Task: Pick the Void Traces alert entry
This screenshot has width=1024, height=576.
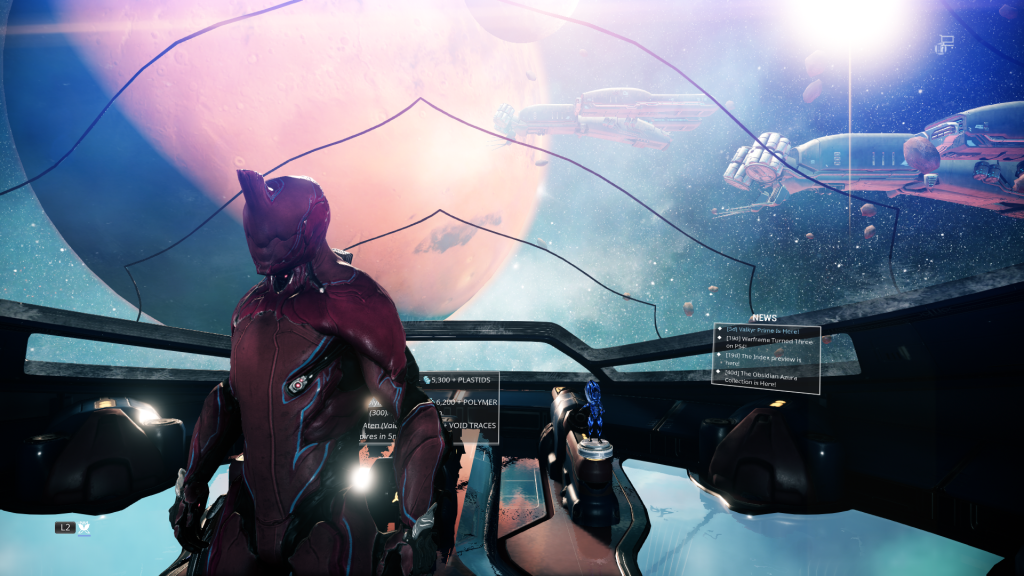Action: pyautogui.click(x=470, y=425)
